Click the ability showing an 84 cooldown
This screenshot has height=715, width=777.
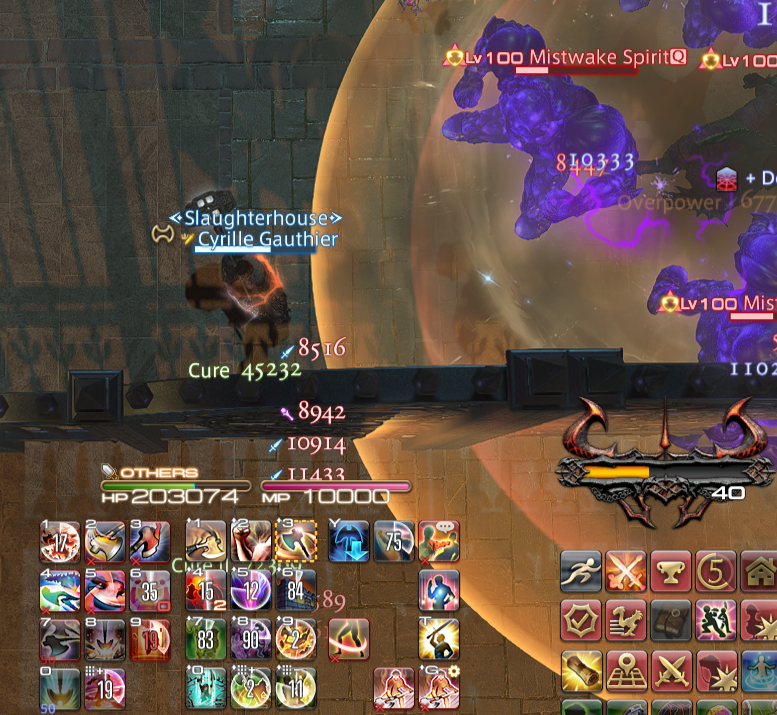pos(296,590)
